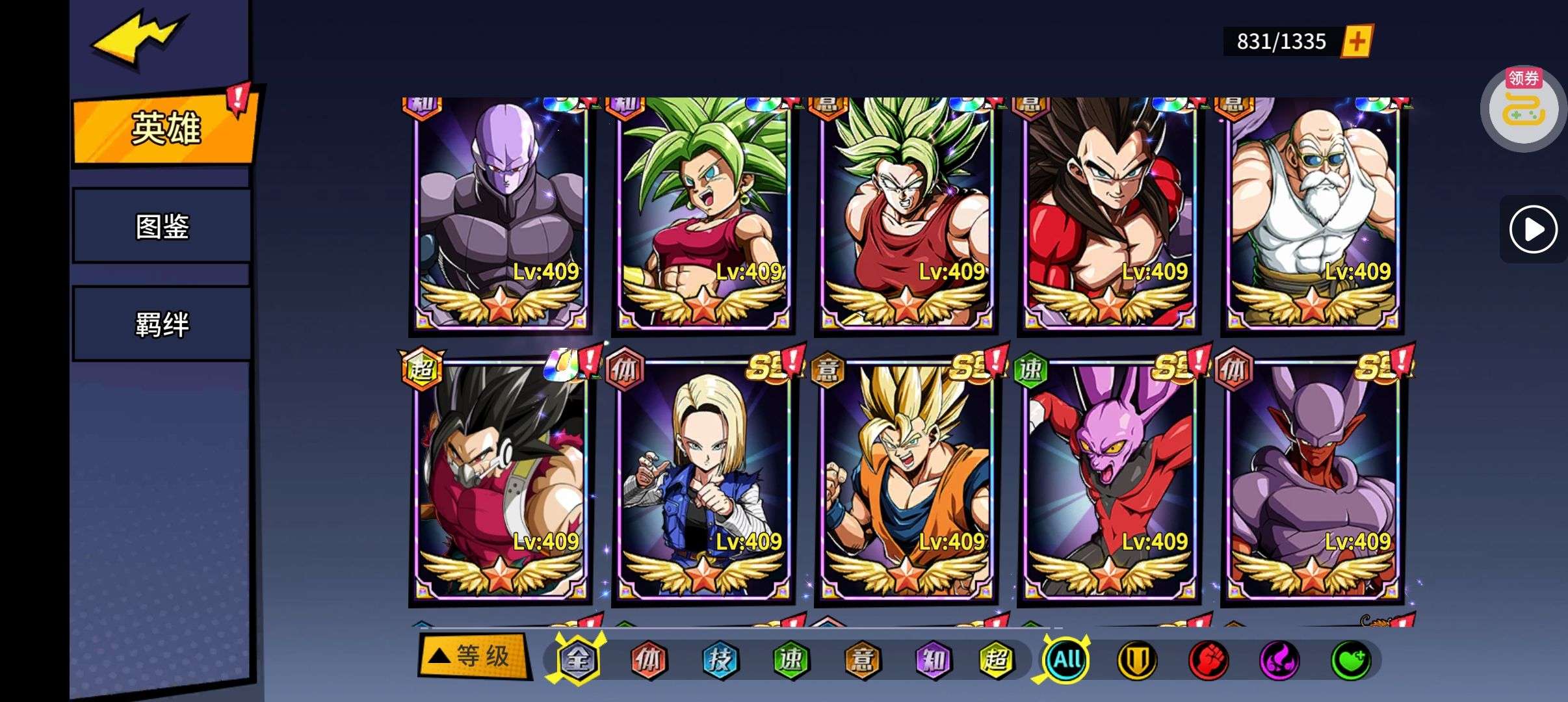Viewport: 1568px width, 702px height.
Task: Add hero capacity with the plus button
Action: click(1357, 42)
